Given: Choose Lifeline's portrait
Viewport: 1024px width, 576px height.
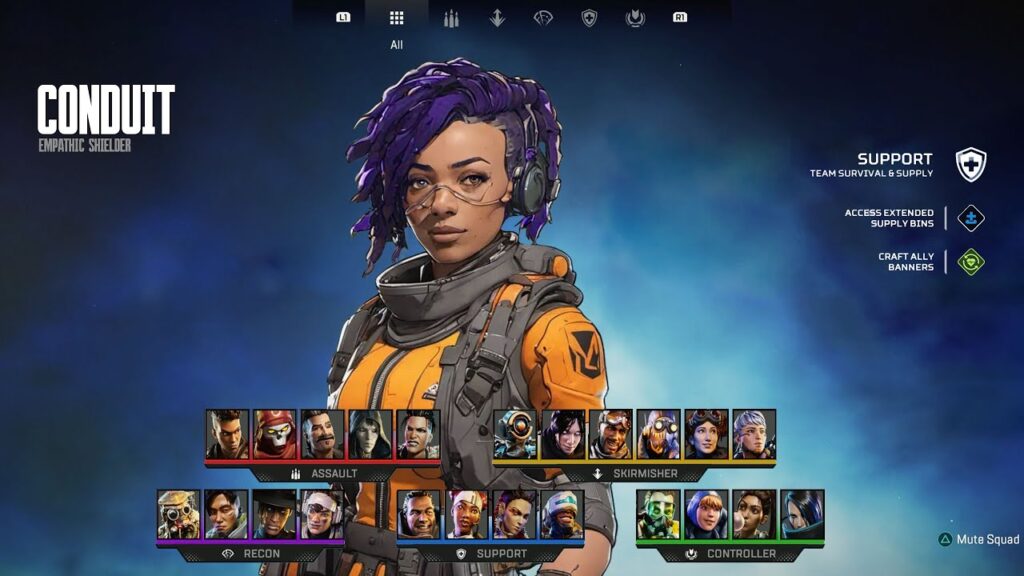Looking at the screenshot, I should click(467, 514).
